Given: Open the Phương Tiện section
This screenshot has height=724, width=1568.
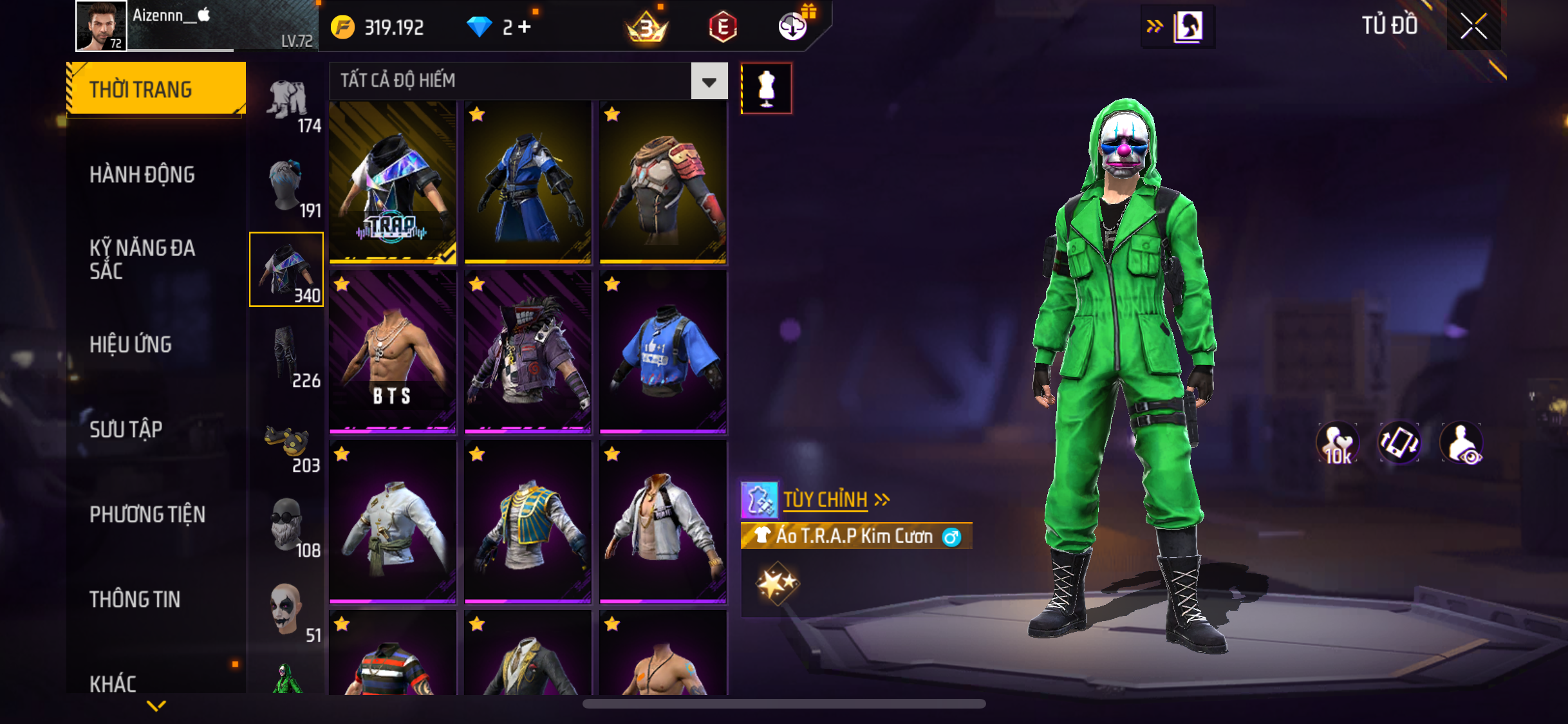Looking at the screenshot, I should pyautogui.click(x=147, y=514).
